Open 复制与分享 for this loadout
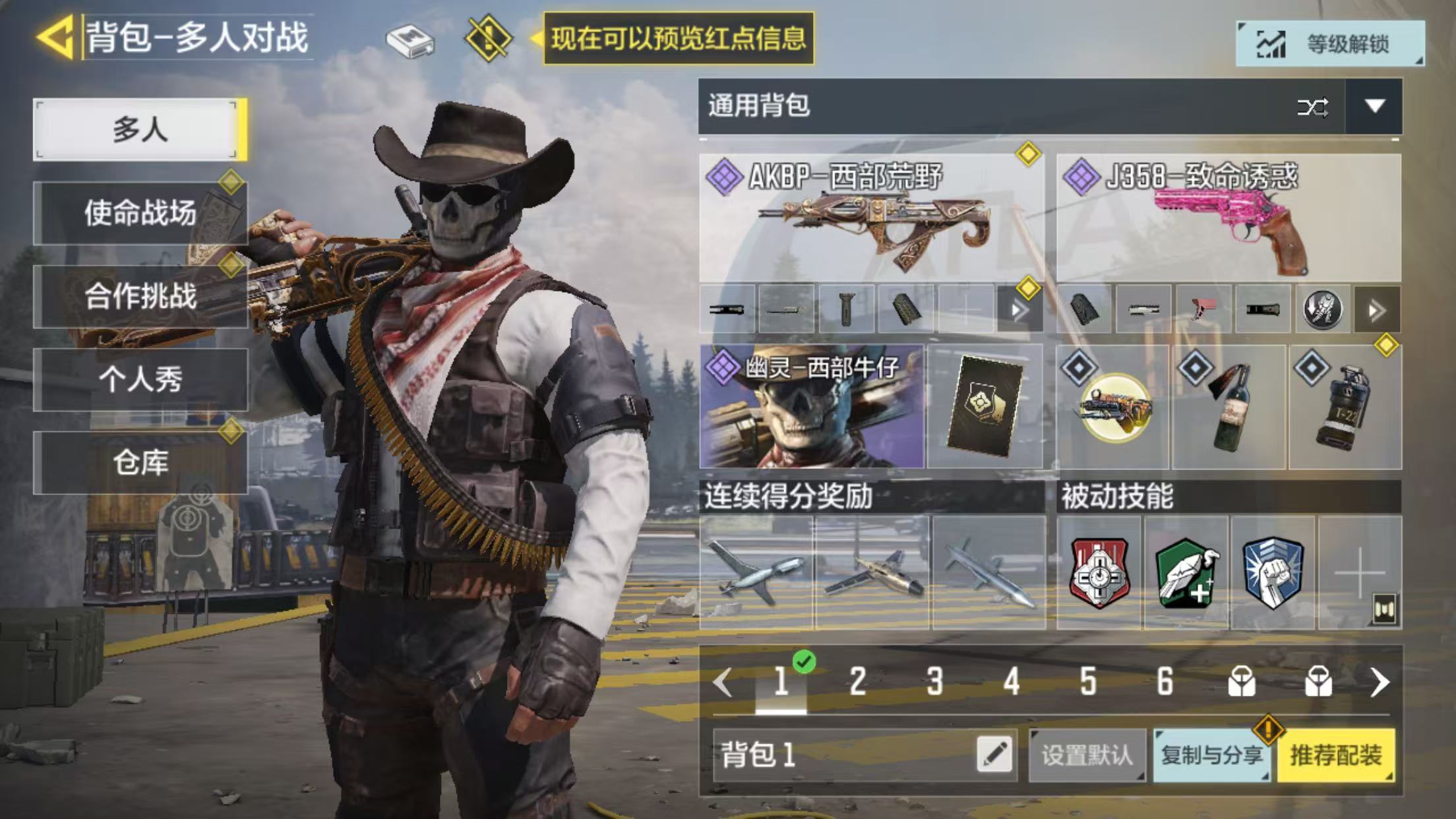The image size is (1456, 819). (x=1212, y=755)
